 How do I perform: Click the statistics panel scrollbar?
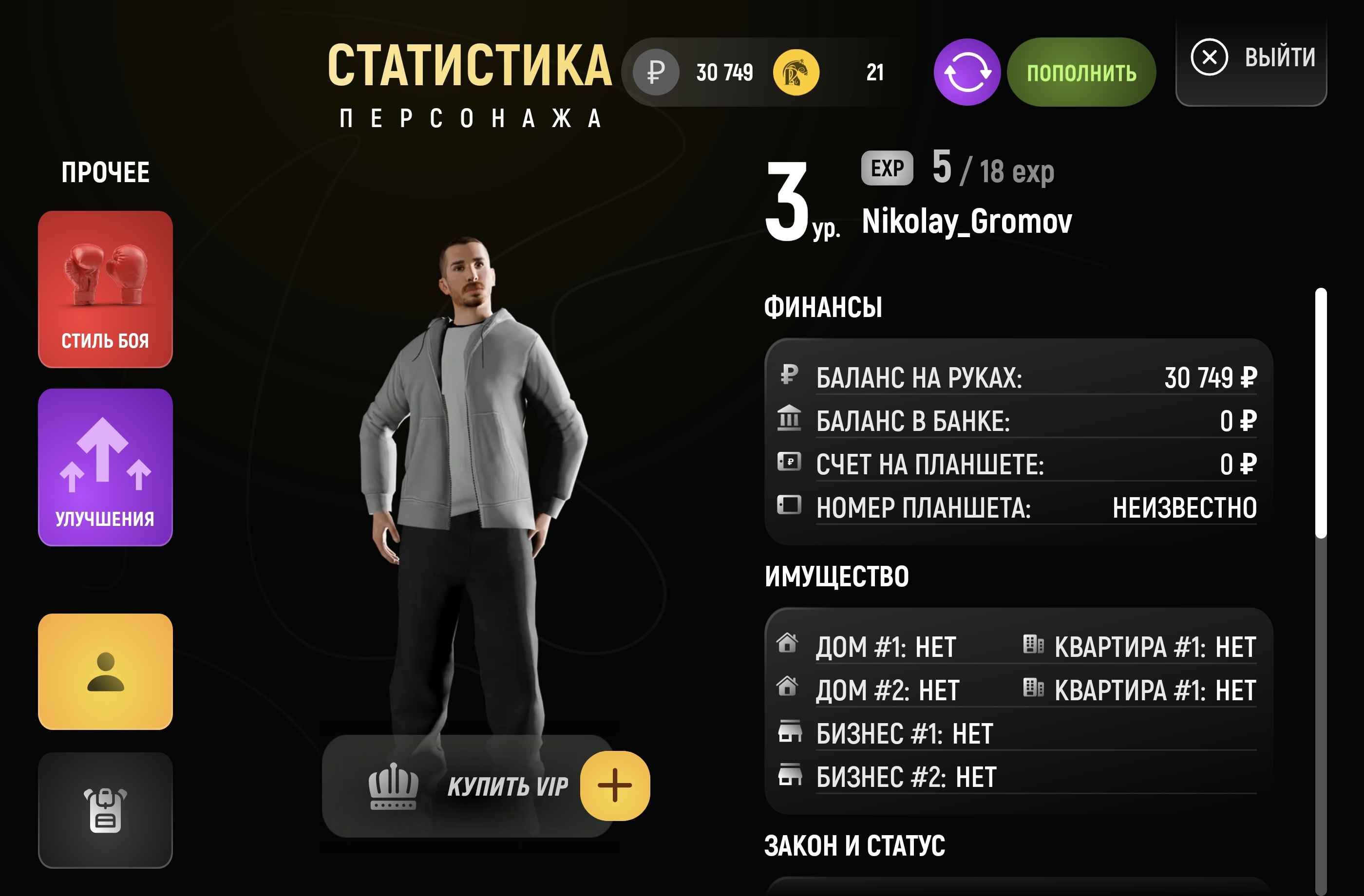pos(1321,413)
